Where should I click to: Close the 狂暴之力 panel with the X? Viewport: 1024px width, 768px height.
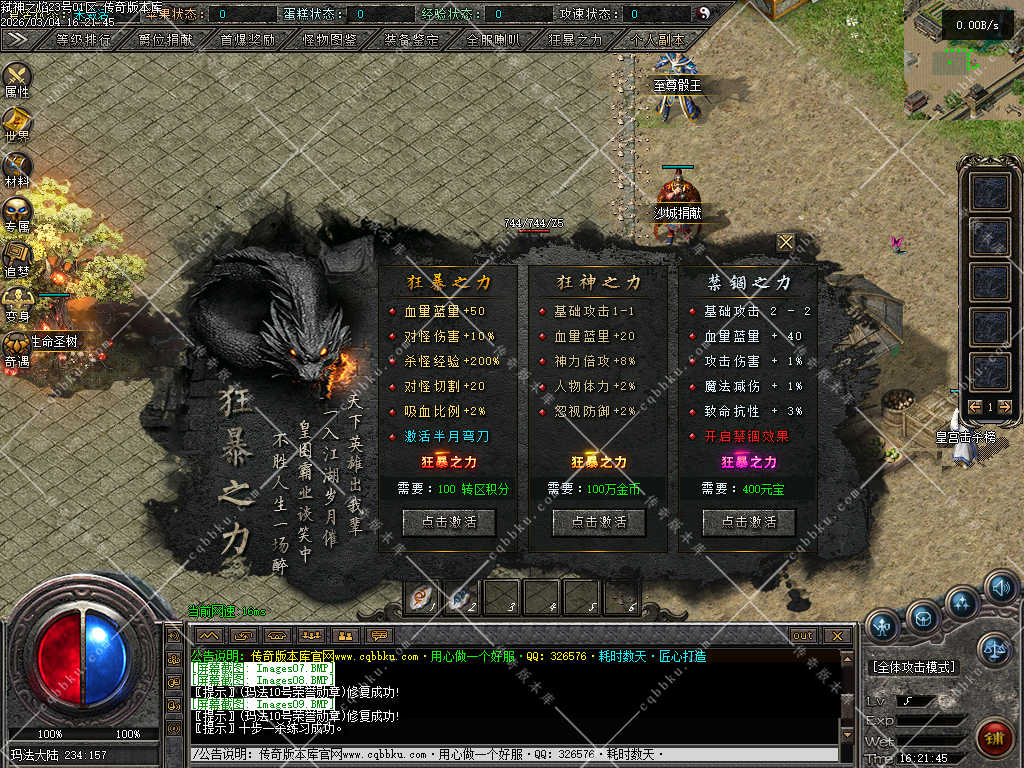(x=786, y=242)
